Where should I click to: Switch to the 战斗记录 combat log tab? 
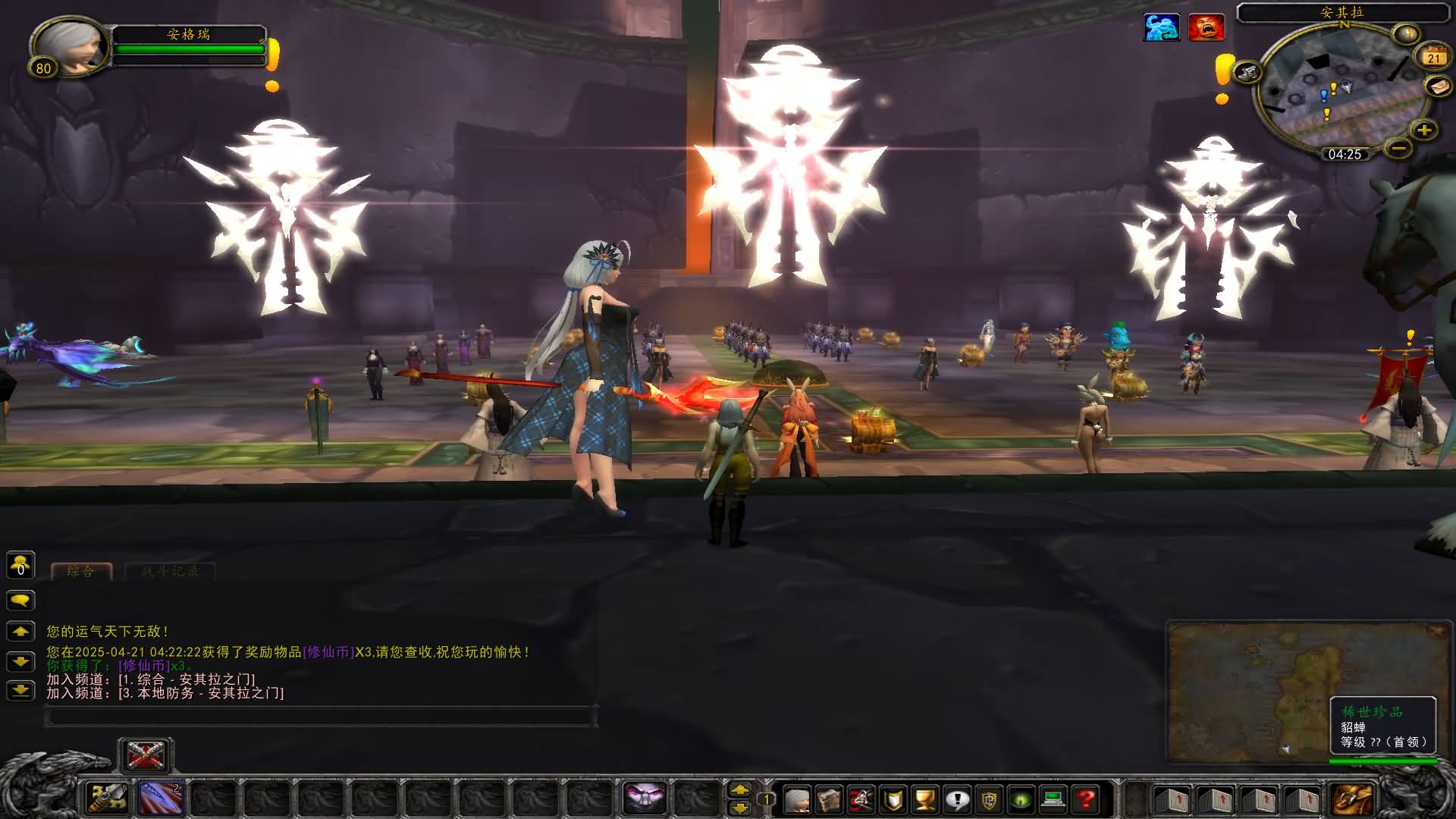pyautogui.click(x=170, y=572)
